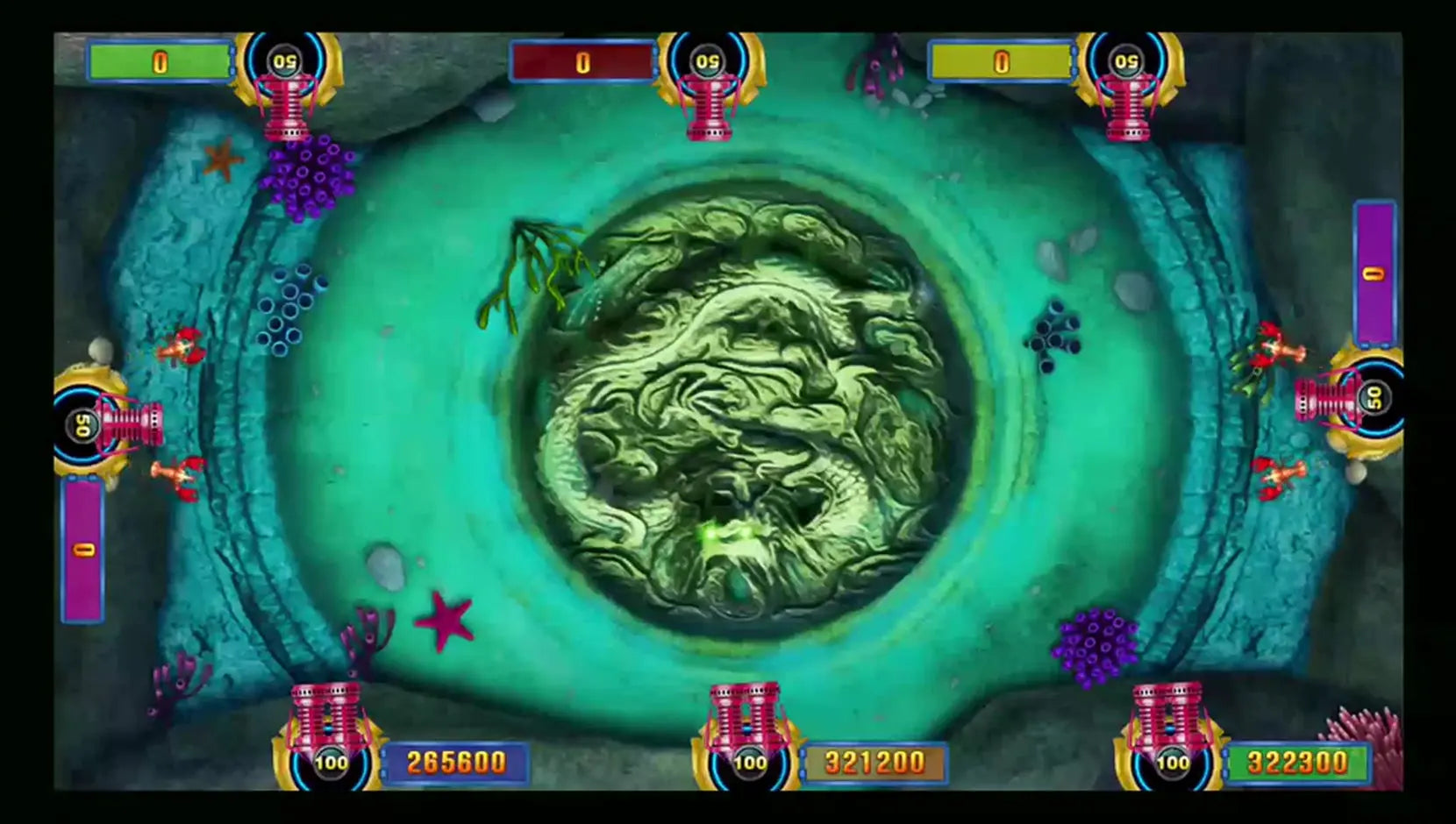Select the top-middle cannon turret
Image resolution: width=1456 pixels, height=824 pixels.
click(x=710, y=110)
